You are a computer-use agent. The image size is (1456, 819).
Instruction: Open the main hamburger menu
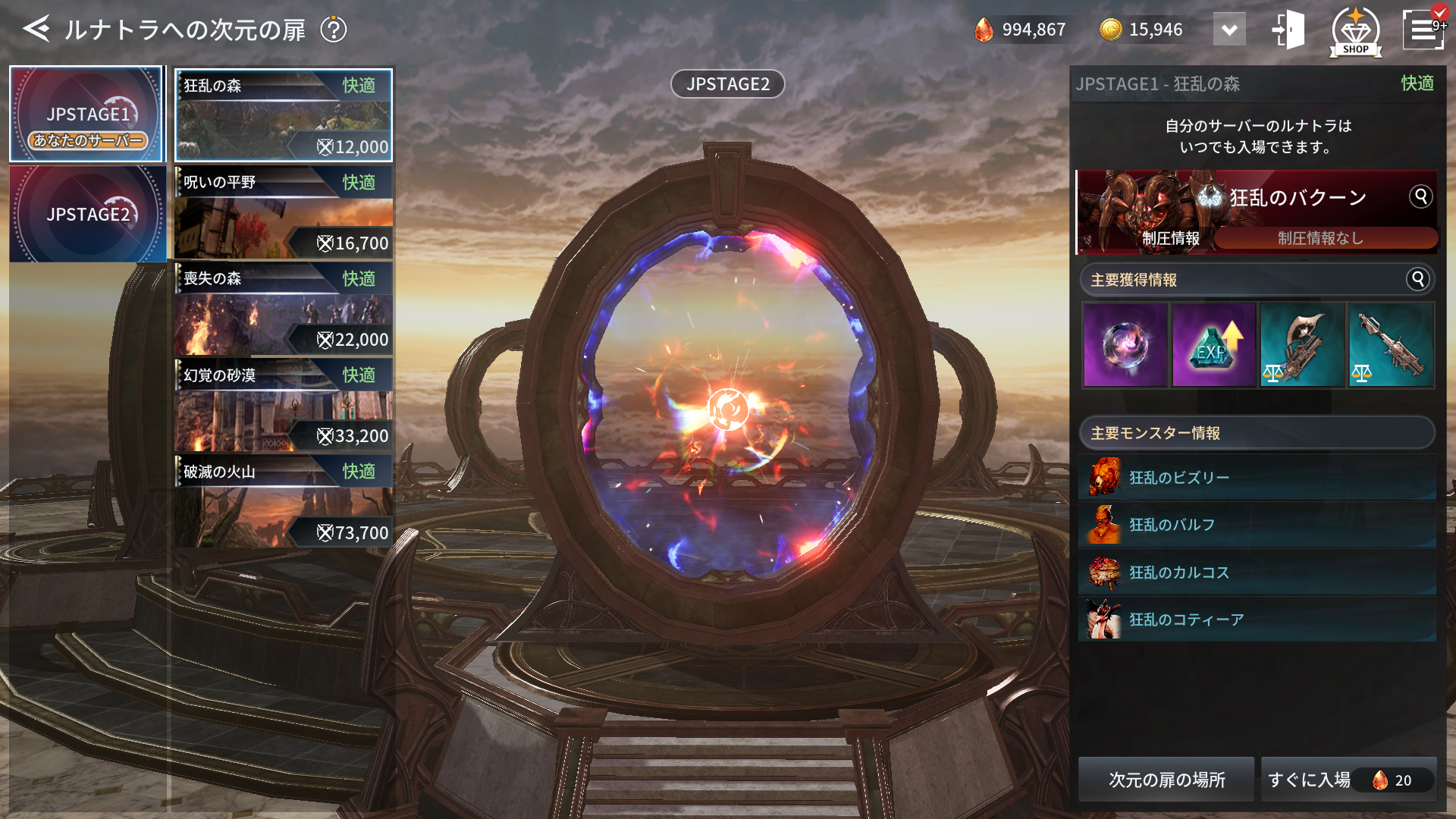(1423, 30)
